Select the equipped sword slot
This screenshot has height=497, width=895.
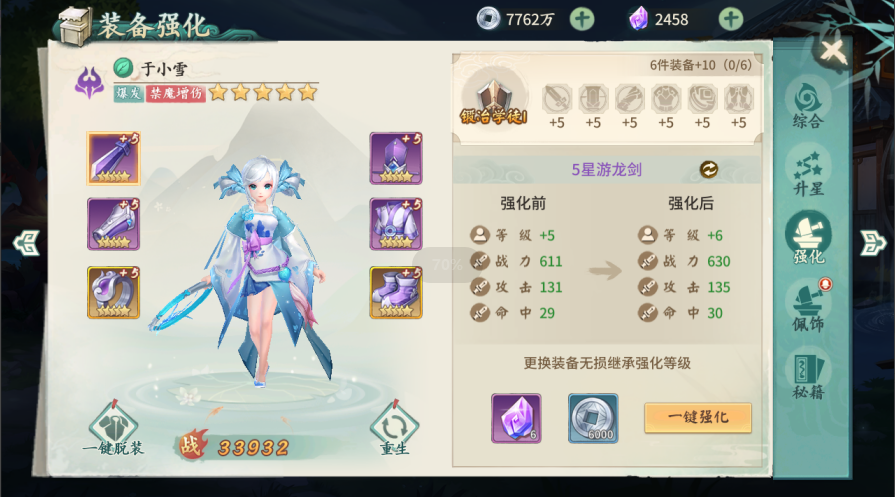(113, 158)
